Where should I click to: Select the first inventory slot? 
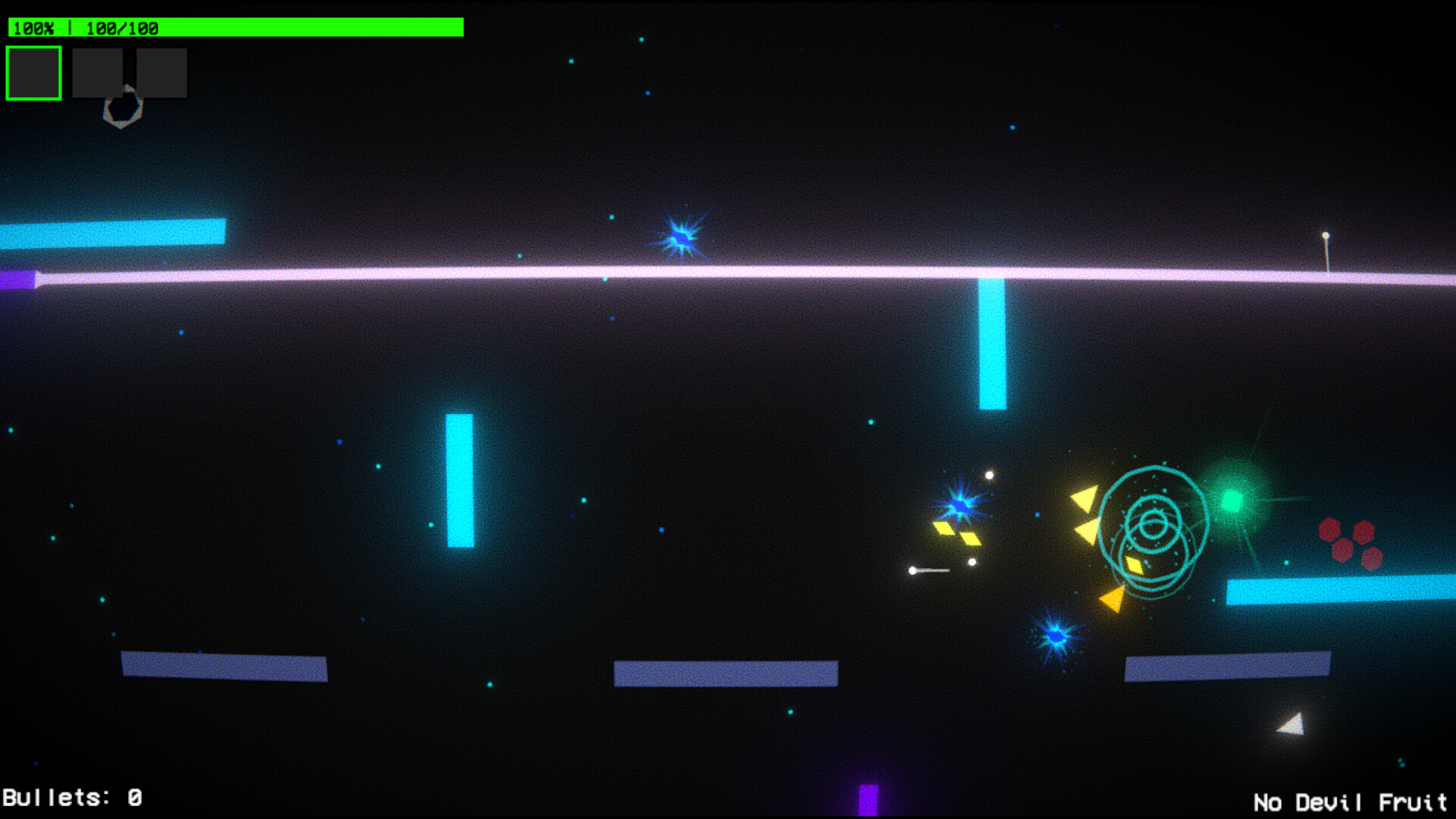33,72
